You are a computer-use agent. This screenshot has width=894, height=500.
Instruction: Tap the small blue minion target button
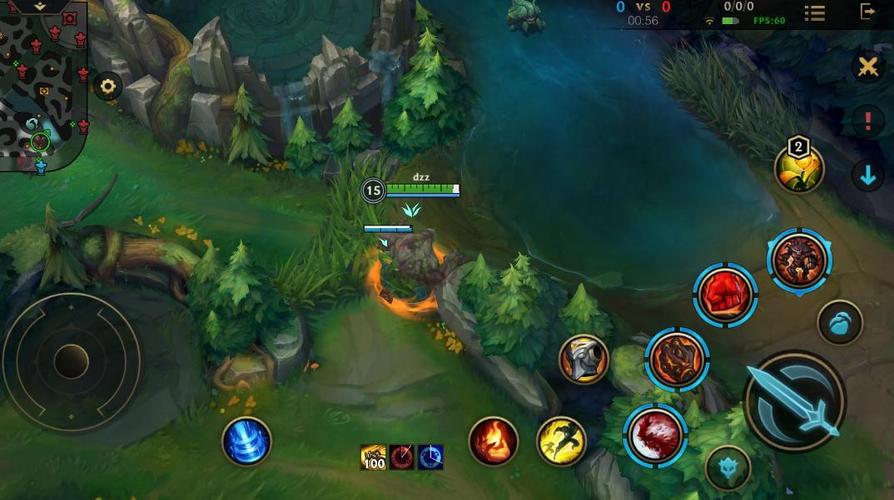(839, 323)
